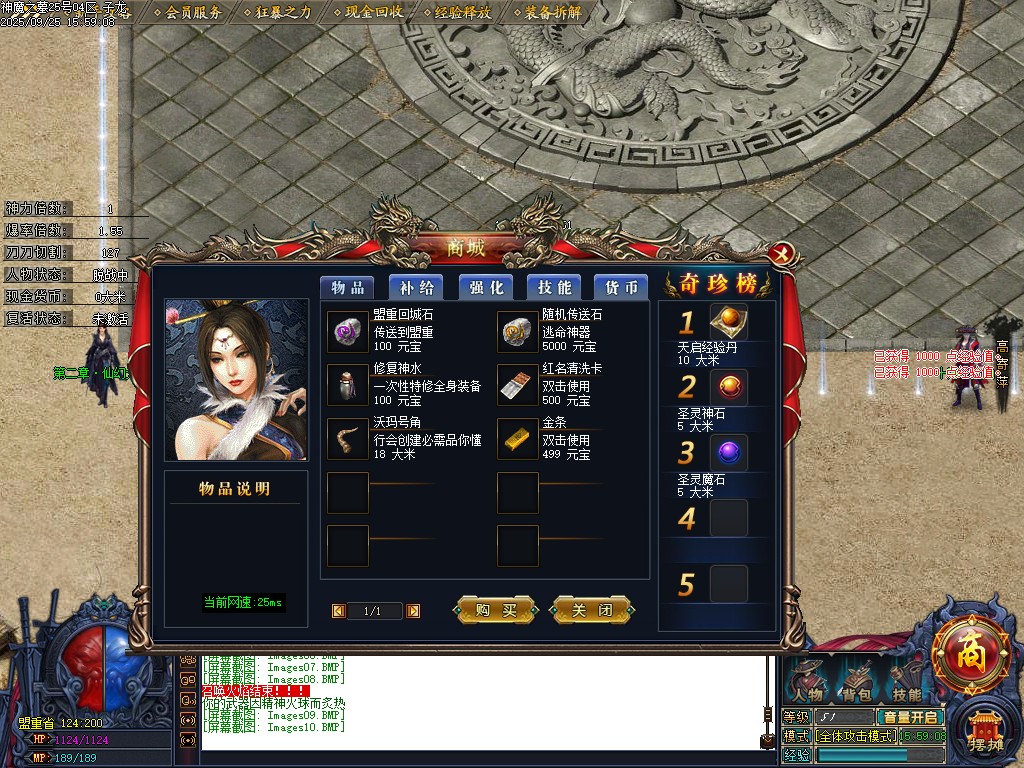Switch to the 货币 shop tab

click(x=621, y=288)
